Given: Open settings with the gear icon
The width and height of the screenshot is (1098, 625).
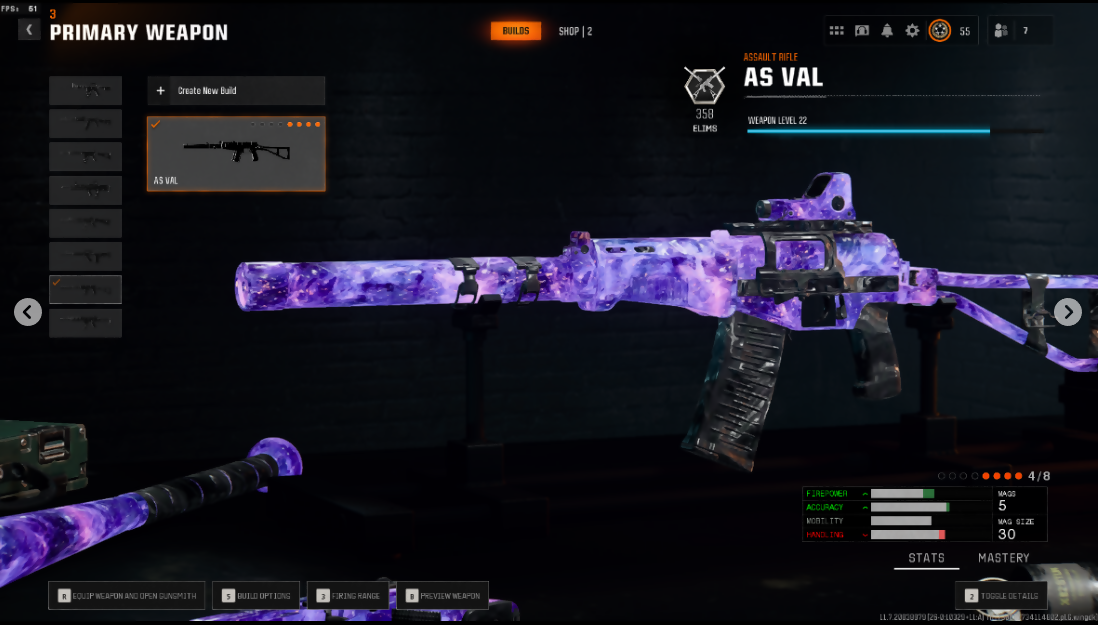Looking at the screenshot, I should point(912,31).
